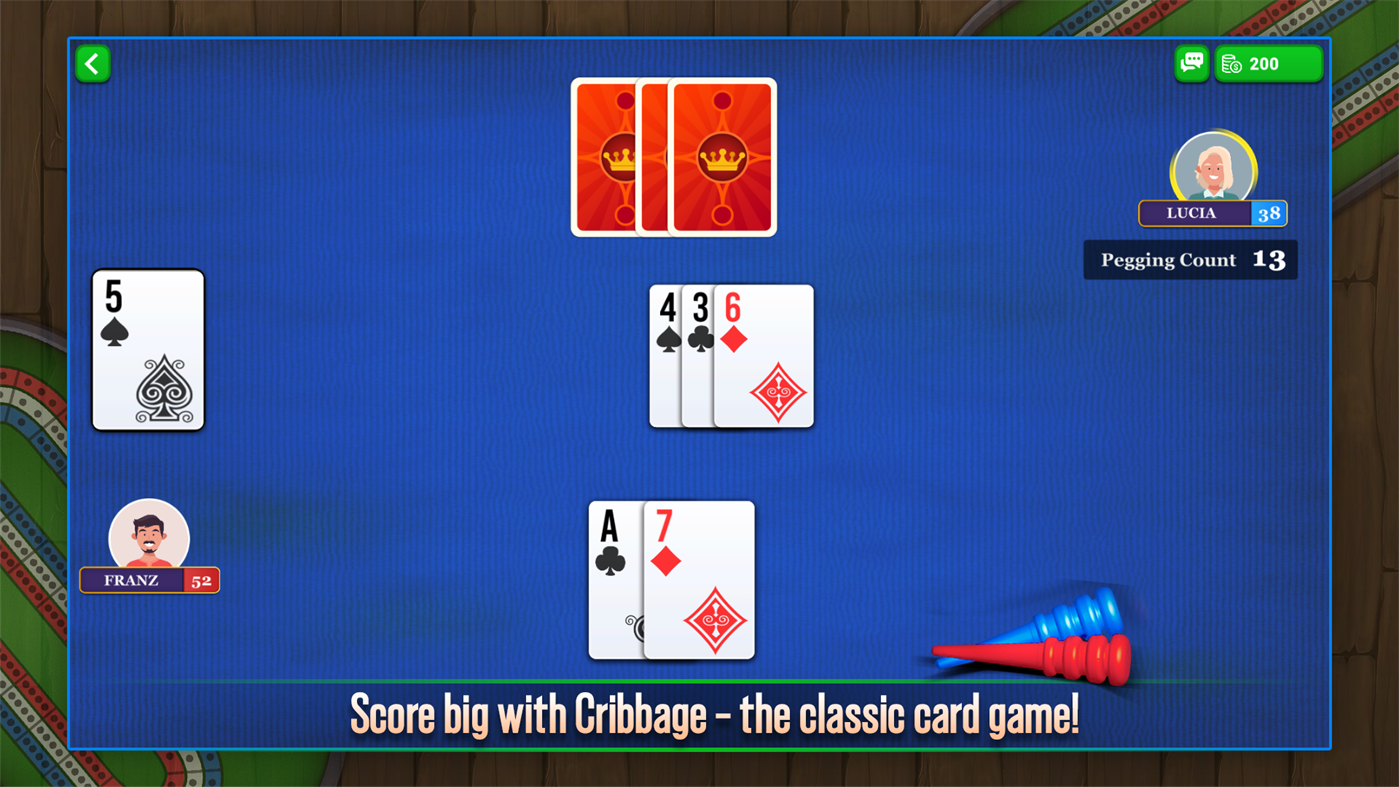
Task: Click the 6 of Diamonds in the pile
Action: pyautogui.click(x=765, y=355)
